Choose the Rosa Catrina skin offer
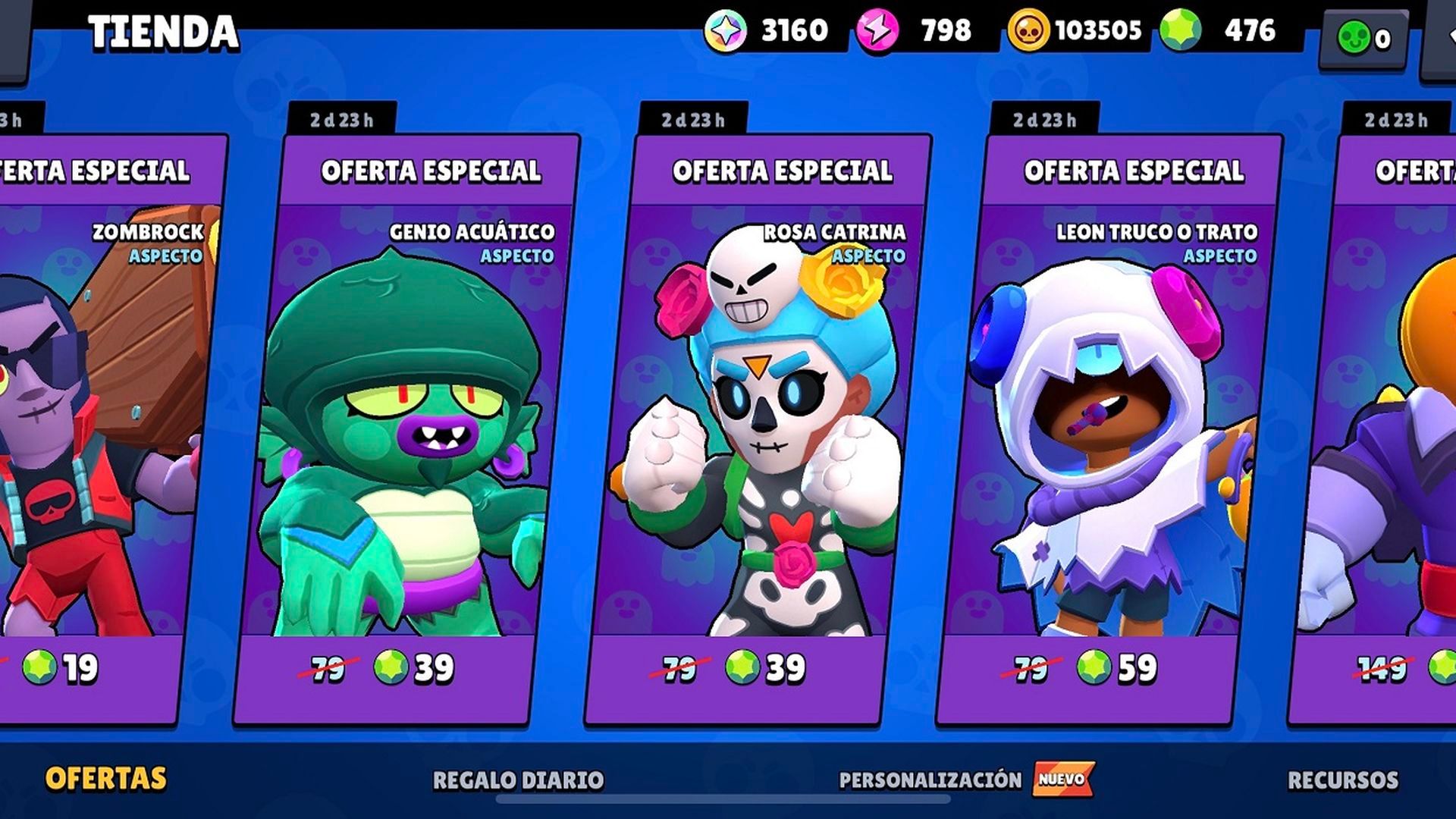 click(758, 425)
